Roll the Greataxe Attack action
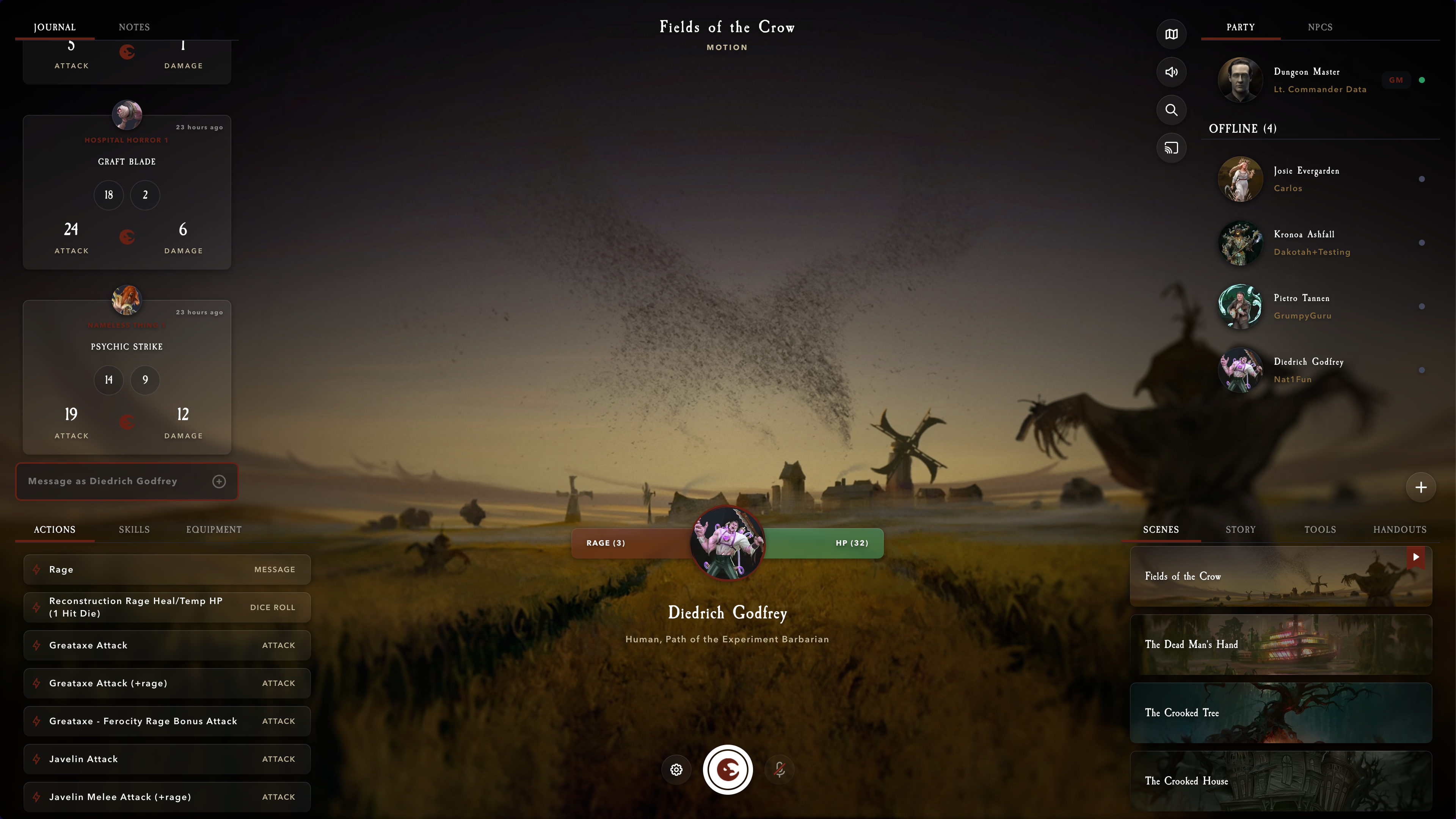The height and width of the screenshot is (819, 1456). pos(167,645)
